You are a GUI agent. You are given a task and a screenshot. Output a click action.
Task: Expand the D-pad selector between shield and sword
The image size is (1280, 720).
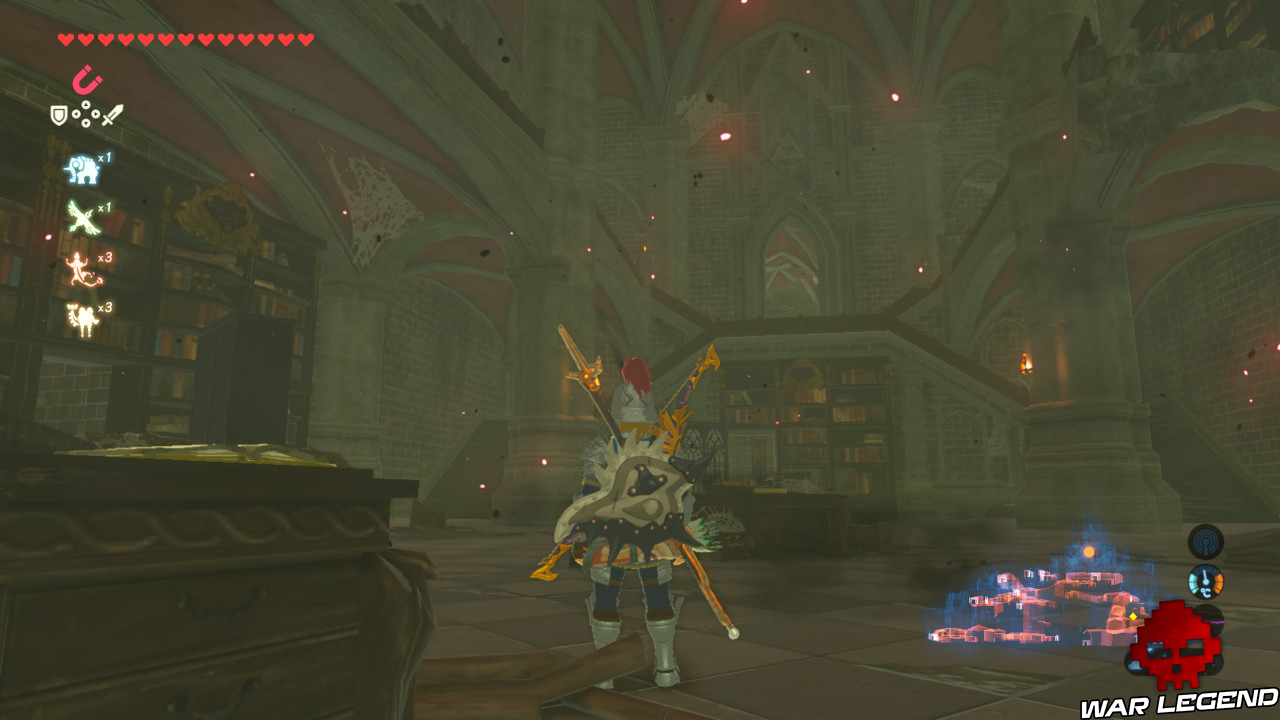point(86,114)
